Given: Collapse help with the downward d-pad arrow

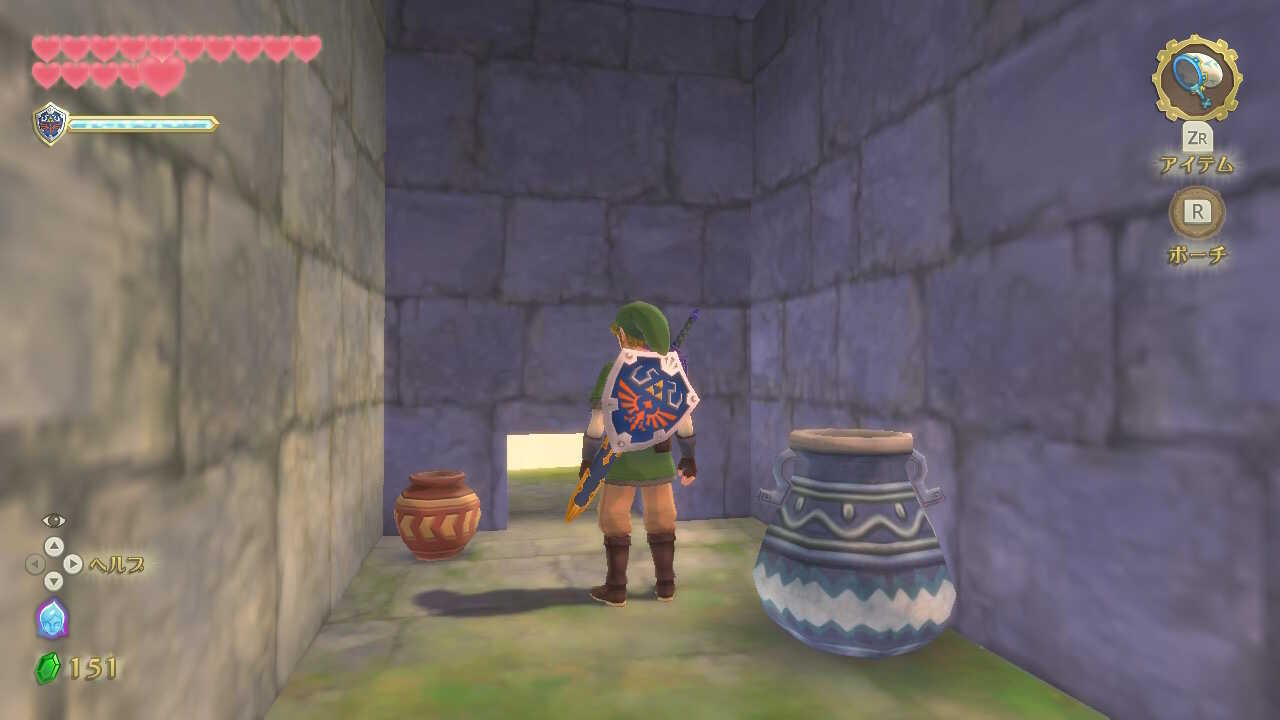Looking at the screenshot, I should pos(54,581).
